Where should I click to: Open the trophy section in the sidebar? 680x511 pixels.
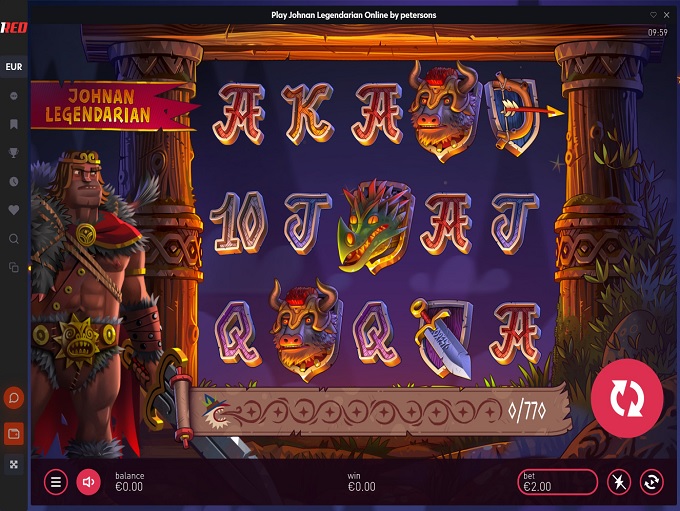click(x=14, y=153)
